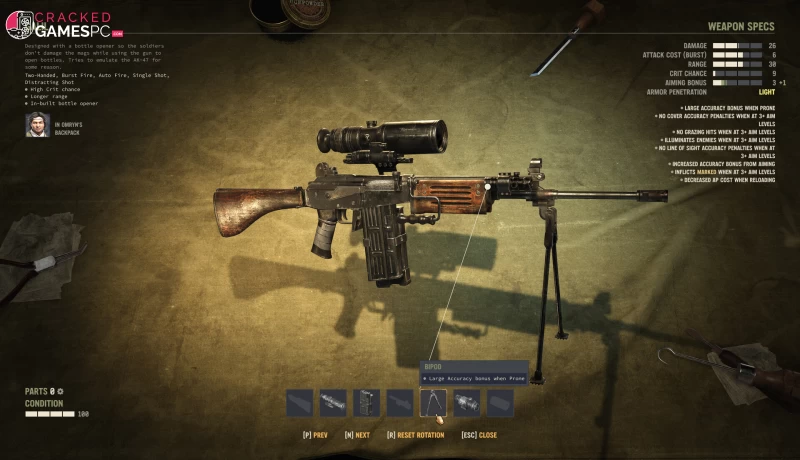Screen dimensions: 800x460
Task: Select the bipod attachment slot
Action: click(433, 402)
